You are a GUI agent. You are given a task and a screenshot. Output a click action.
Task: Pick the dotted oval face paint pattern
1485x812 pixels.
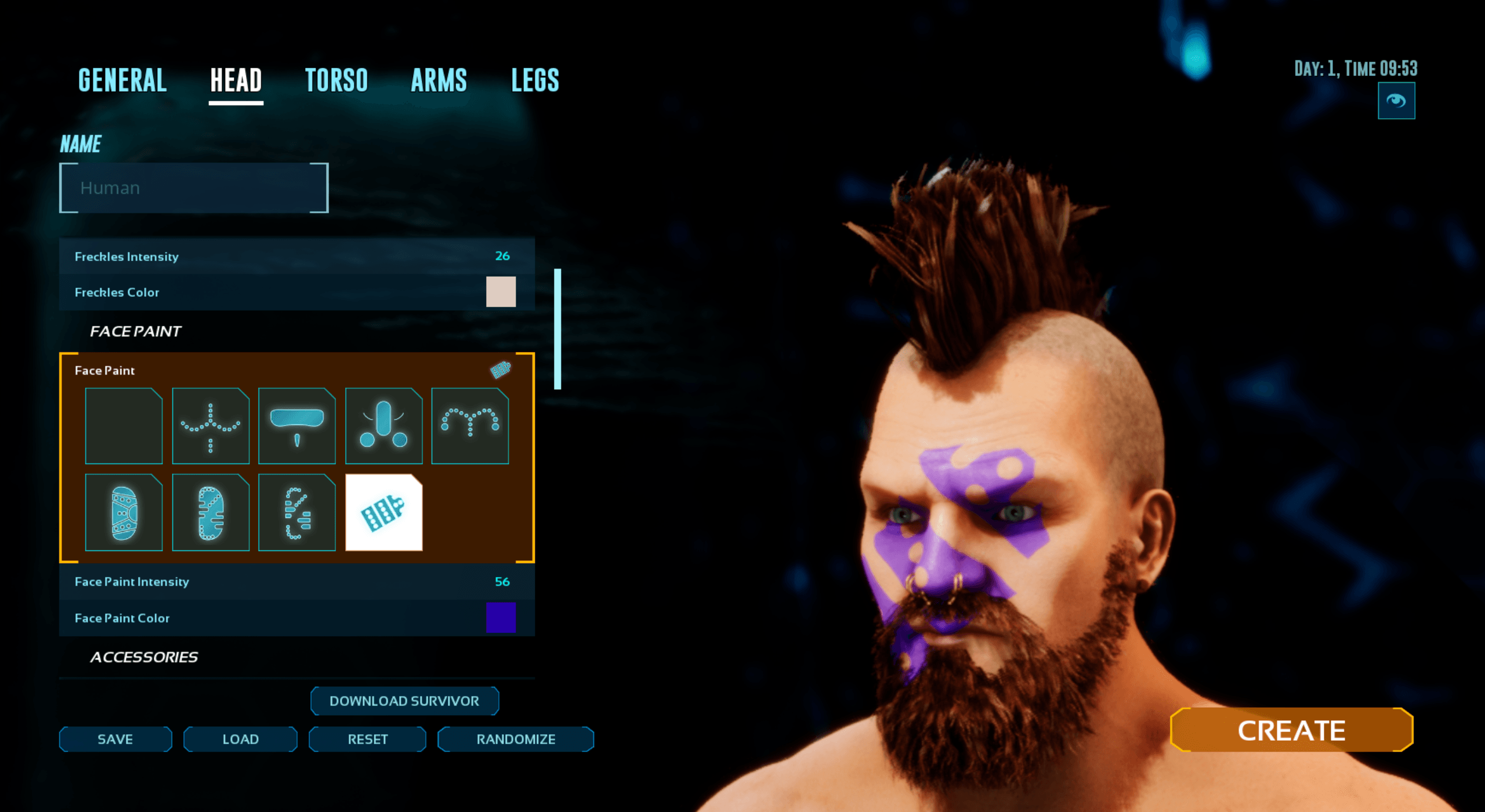click(x=210, y=513)
